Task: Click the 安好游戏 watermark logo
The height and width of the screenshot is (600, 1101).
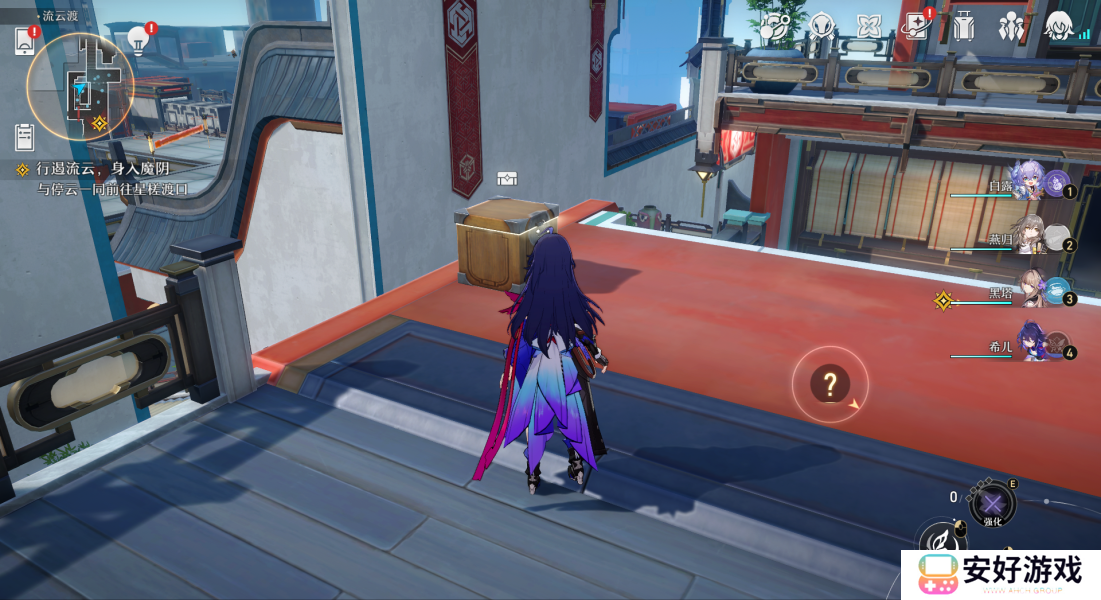Action: [x=1000, y=574]
